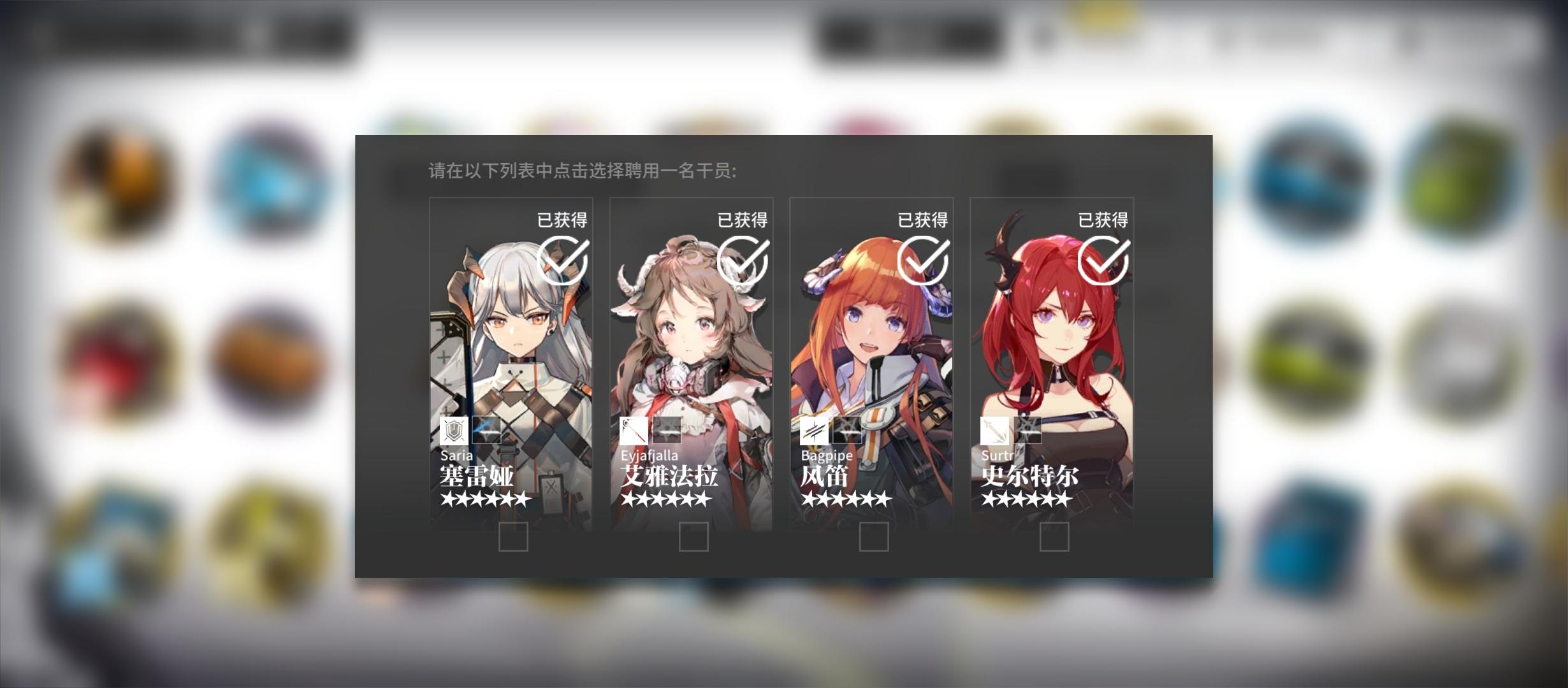
Task: Click the obtained checkmark on Eyjafjalla's card
Action: (x=742, y=261)
